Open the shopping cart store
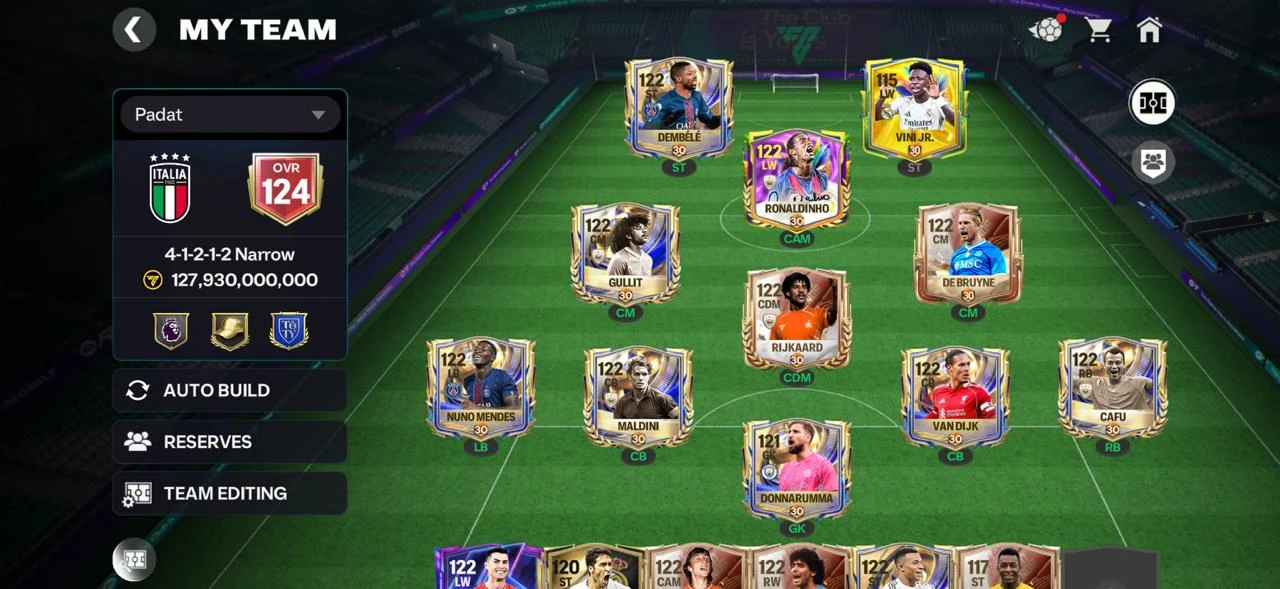This screenshot has width=1280, height=589. click(1098, 30)
